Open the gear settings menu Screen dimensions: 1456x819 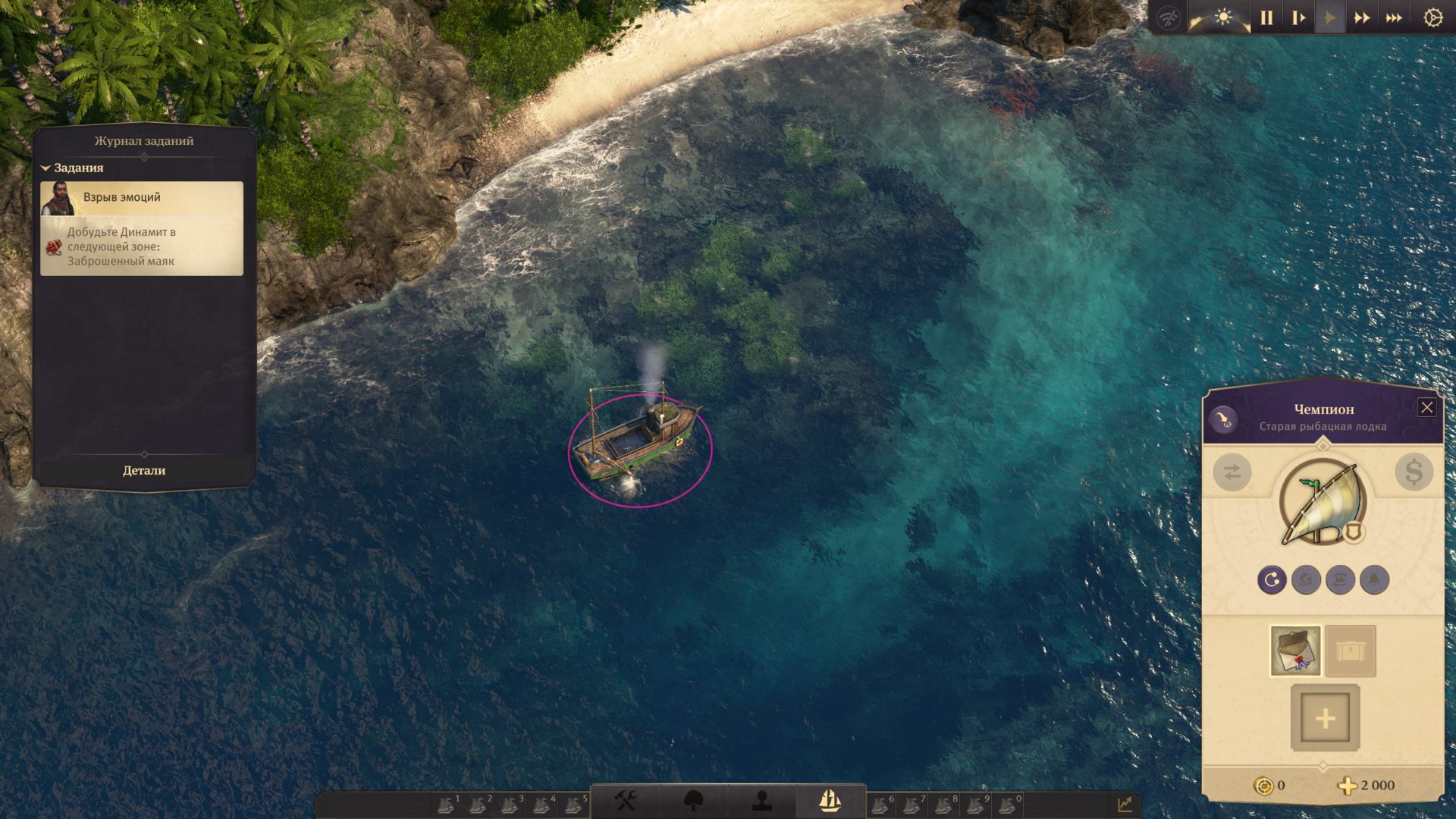click(1432, 17)
